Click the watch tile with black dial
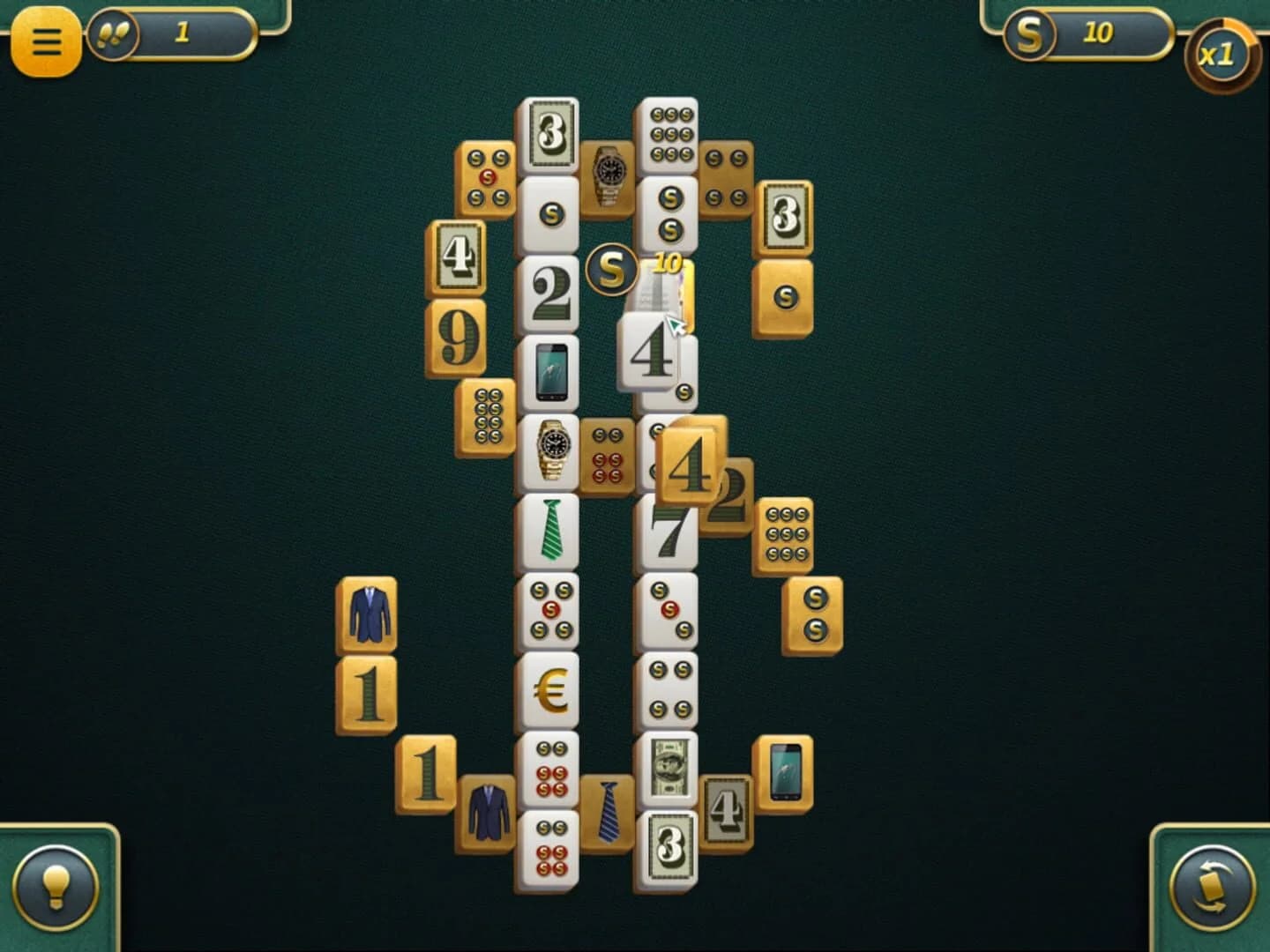This screenshot has width=1270, height=952. 551,450
